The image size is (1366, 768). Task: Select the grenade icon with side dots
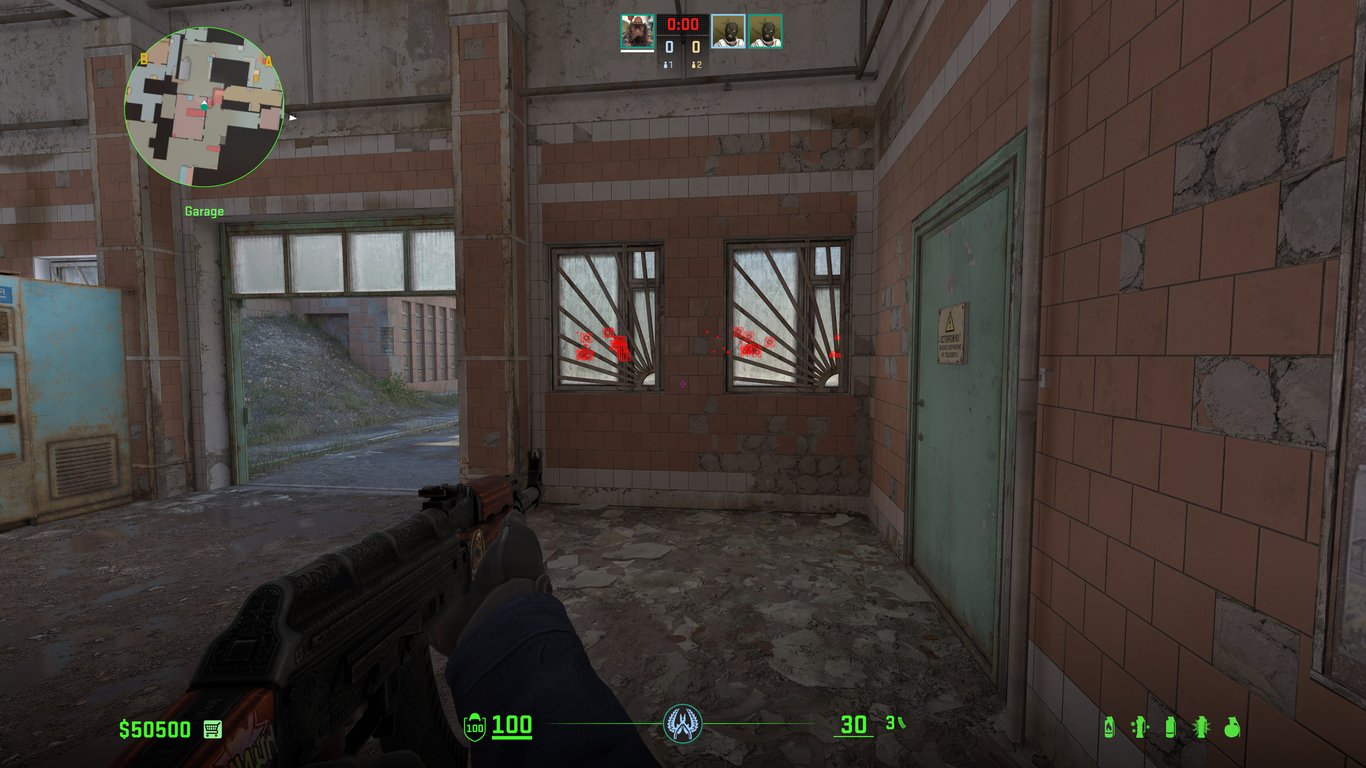(1138, 727)
